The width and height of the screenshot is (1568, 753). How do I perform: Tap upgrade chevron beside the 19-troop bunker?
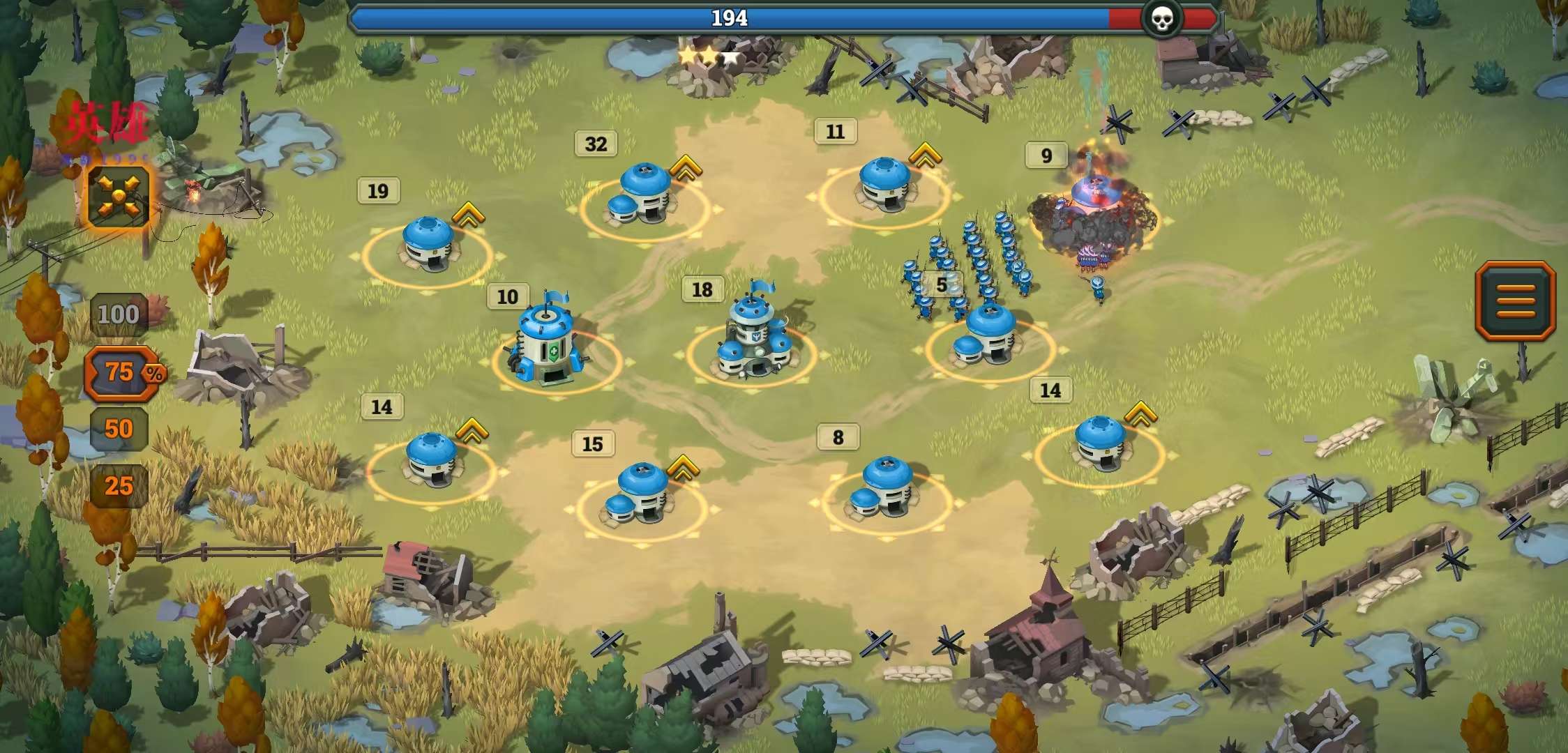[468, 215]
